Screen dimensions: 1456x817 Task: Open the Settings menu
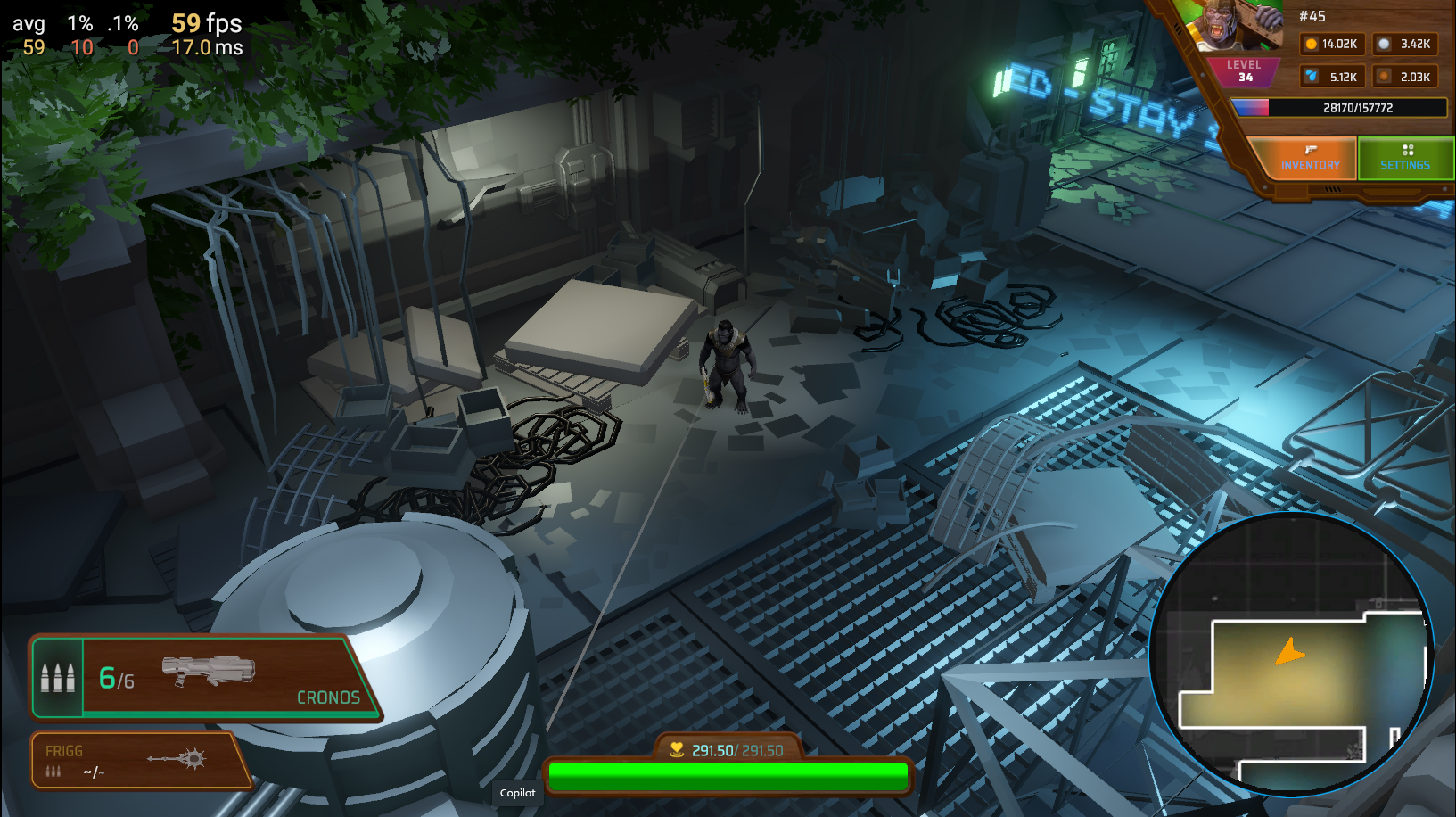click(x=1405, y=159)
